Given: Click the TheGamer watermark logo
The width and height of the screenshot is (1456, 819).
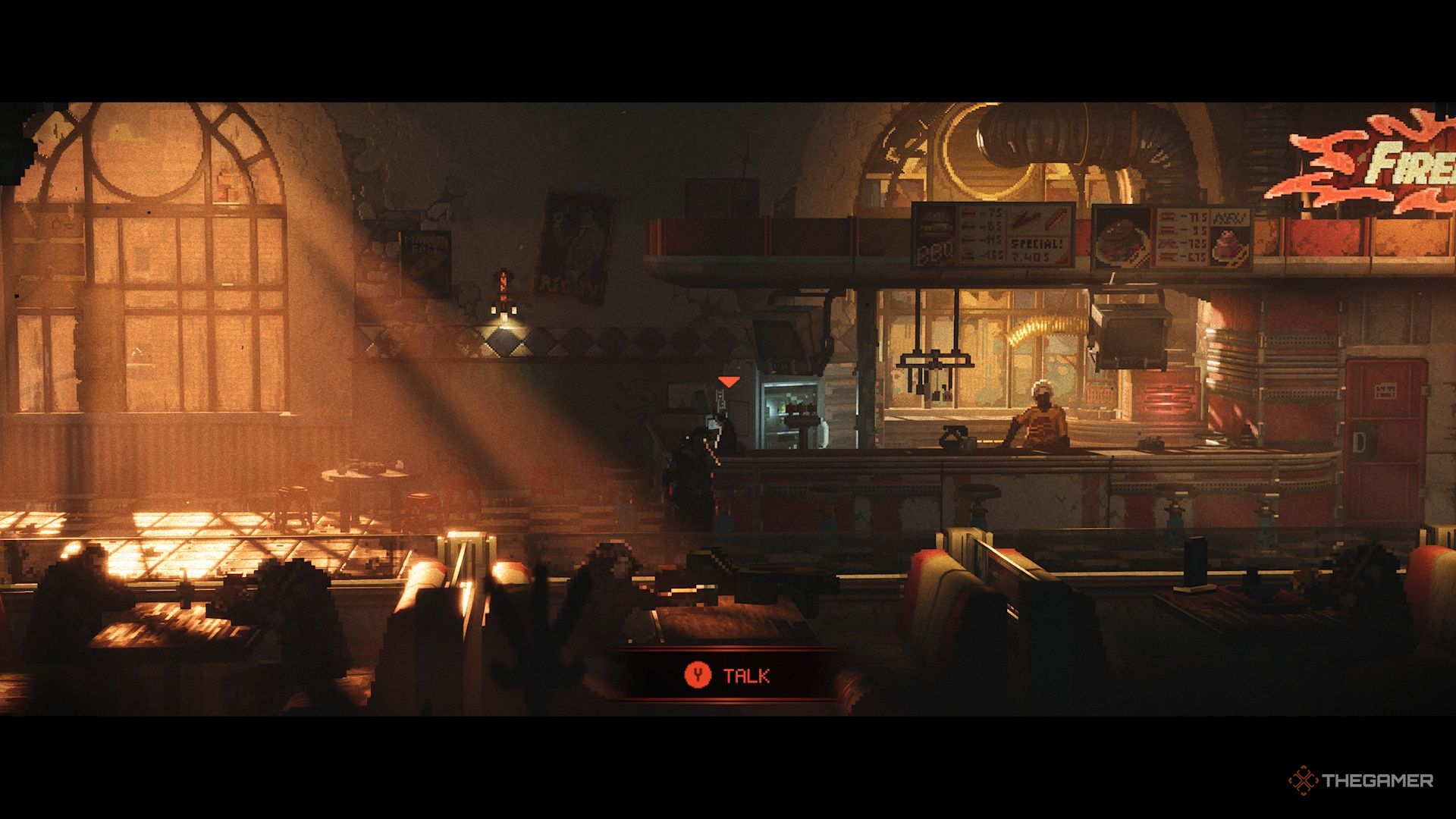Looking at the screenshot, I should tap(1360, 780).
